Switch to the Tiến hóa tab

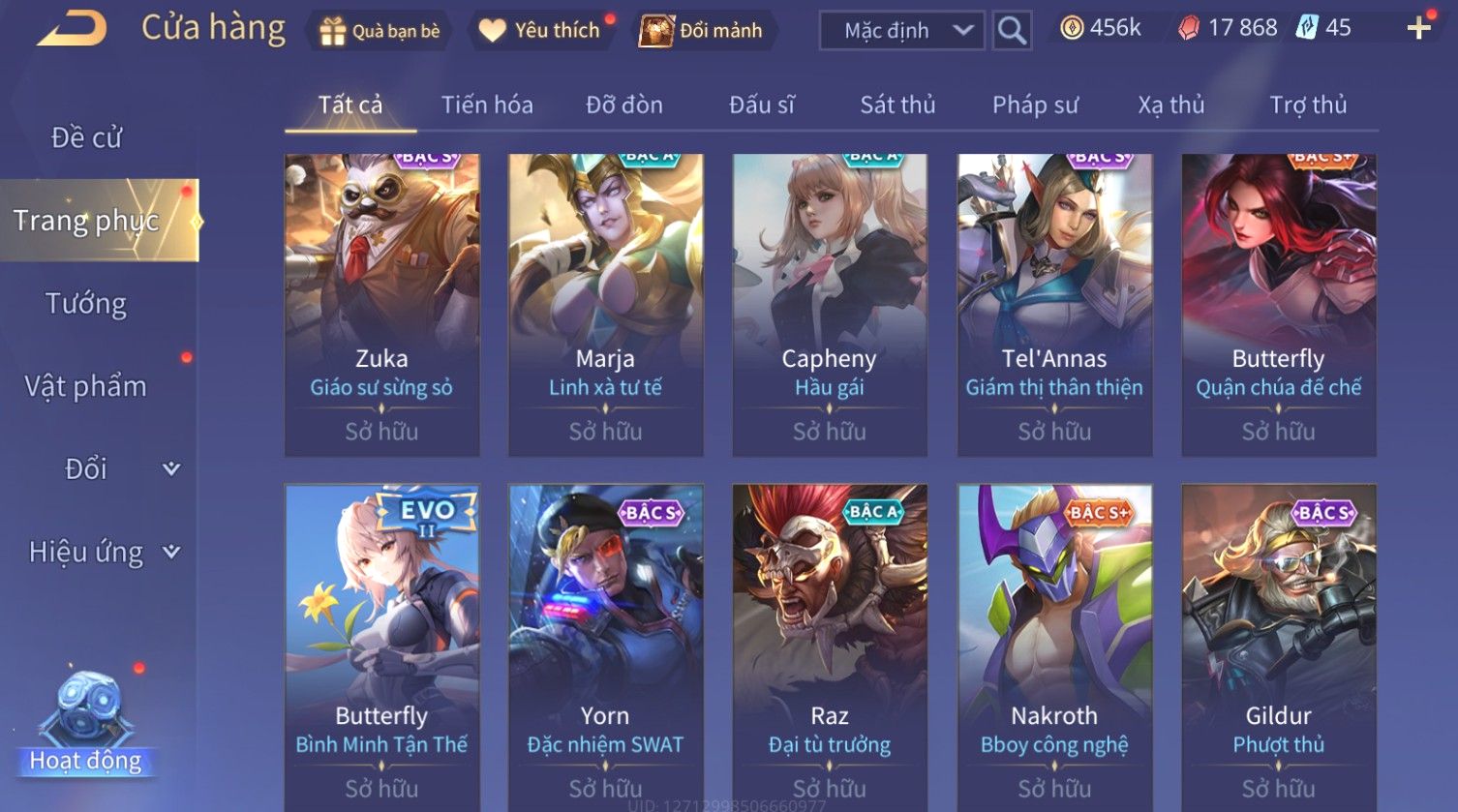[x=487, y=105]
